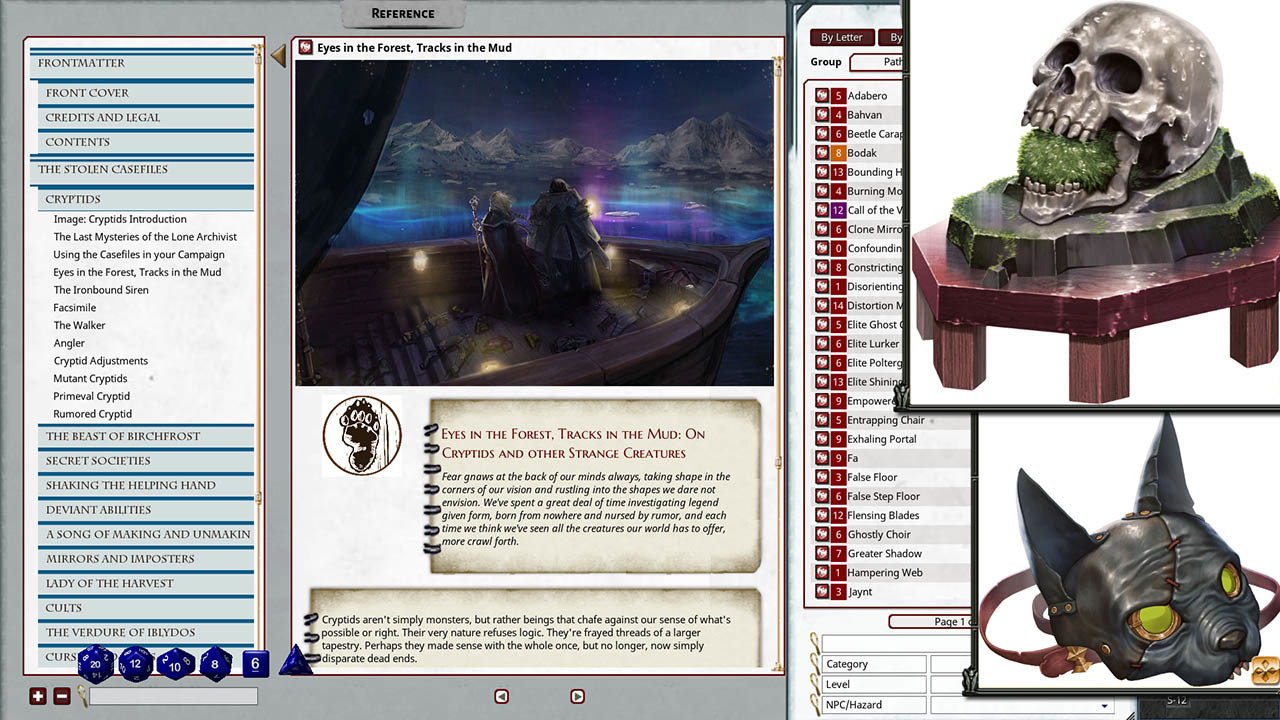Click the chat text input field
Viewport: 1280px width, 720px height.
pos(173,696)
